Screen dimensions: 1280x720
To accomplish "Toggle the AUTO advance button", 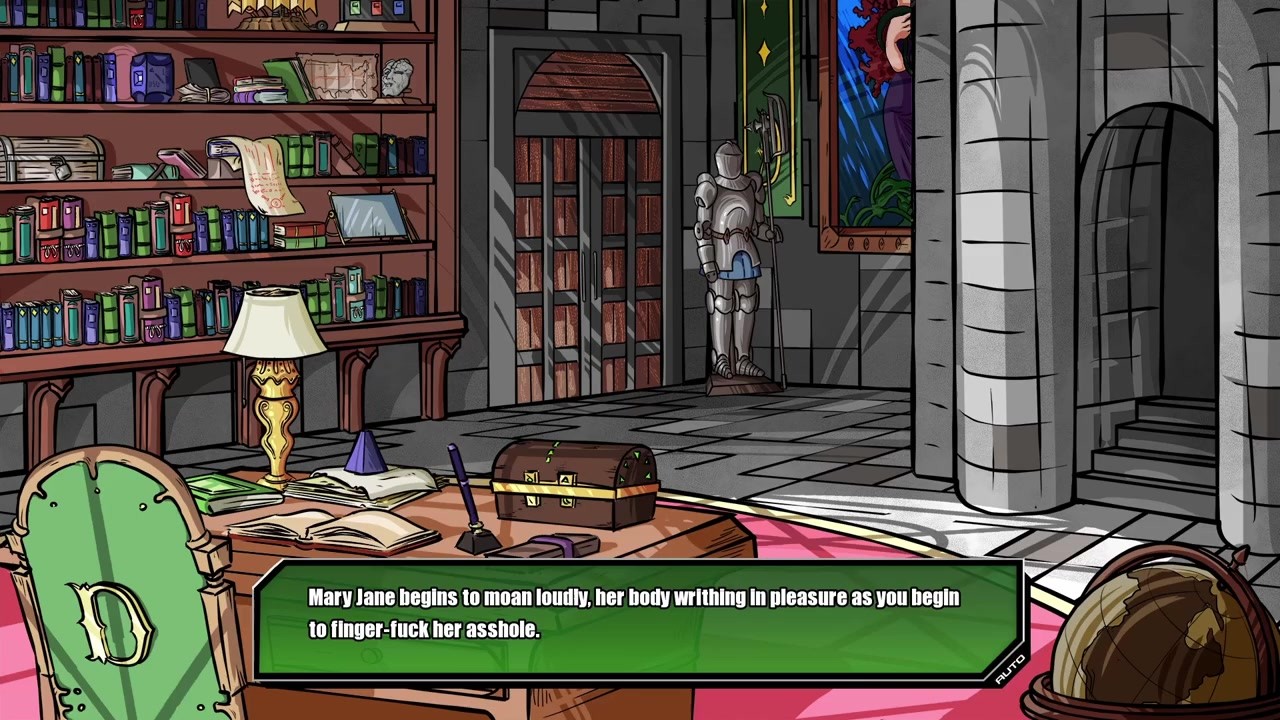I will click(x=1010, y=668).
